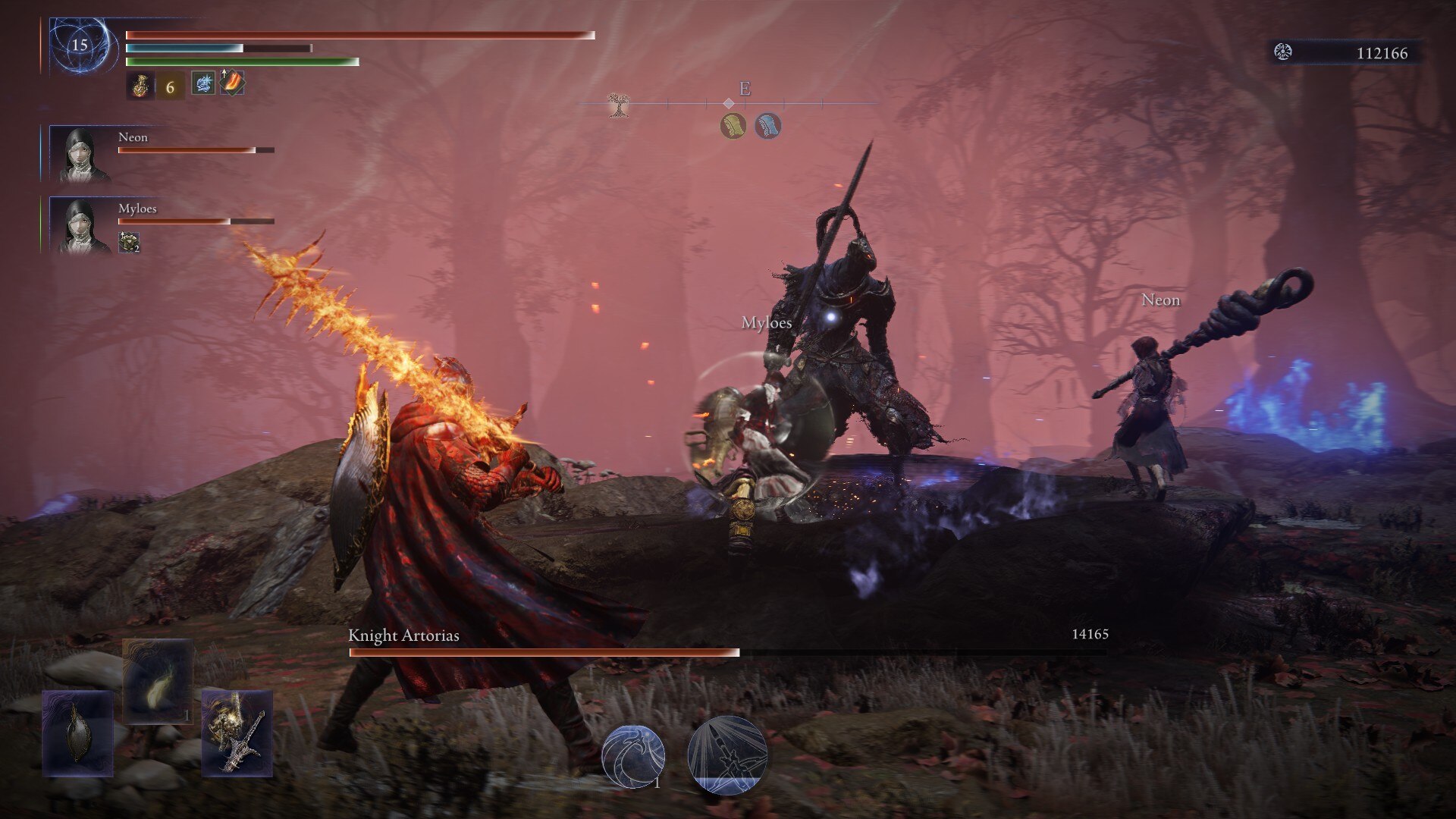Click the E direction marker on compass

pyautogui.click(x=744, y=89)
